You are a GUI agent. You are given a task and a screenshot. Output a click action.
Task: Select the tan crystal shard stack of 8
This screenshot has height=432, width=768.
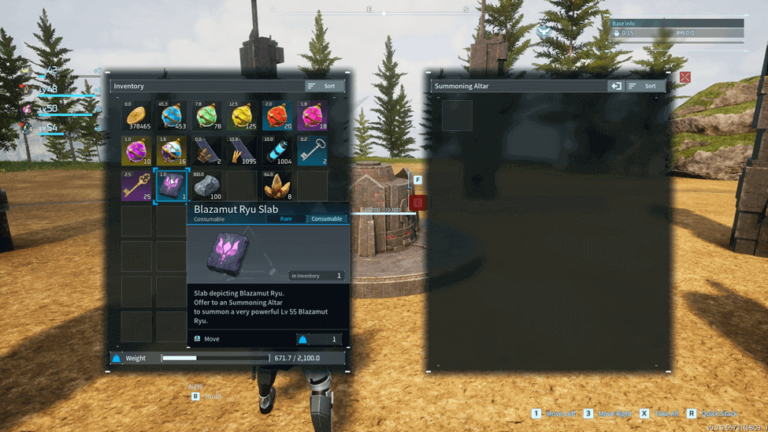coord(276,186)
